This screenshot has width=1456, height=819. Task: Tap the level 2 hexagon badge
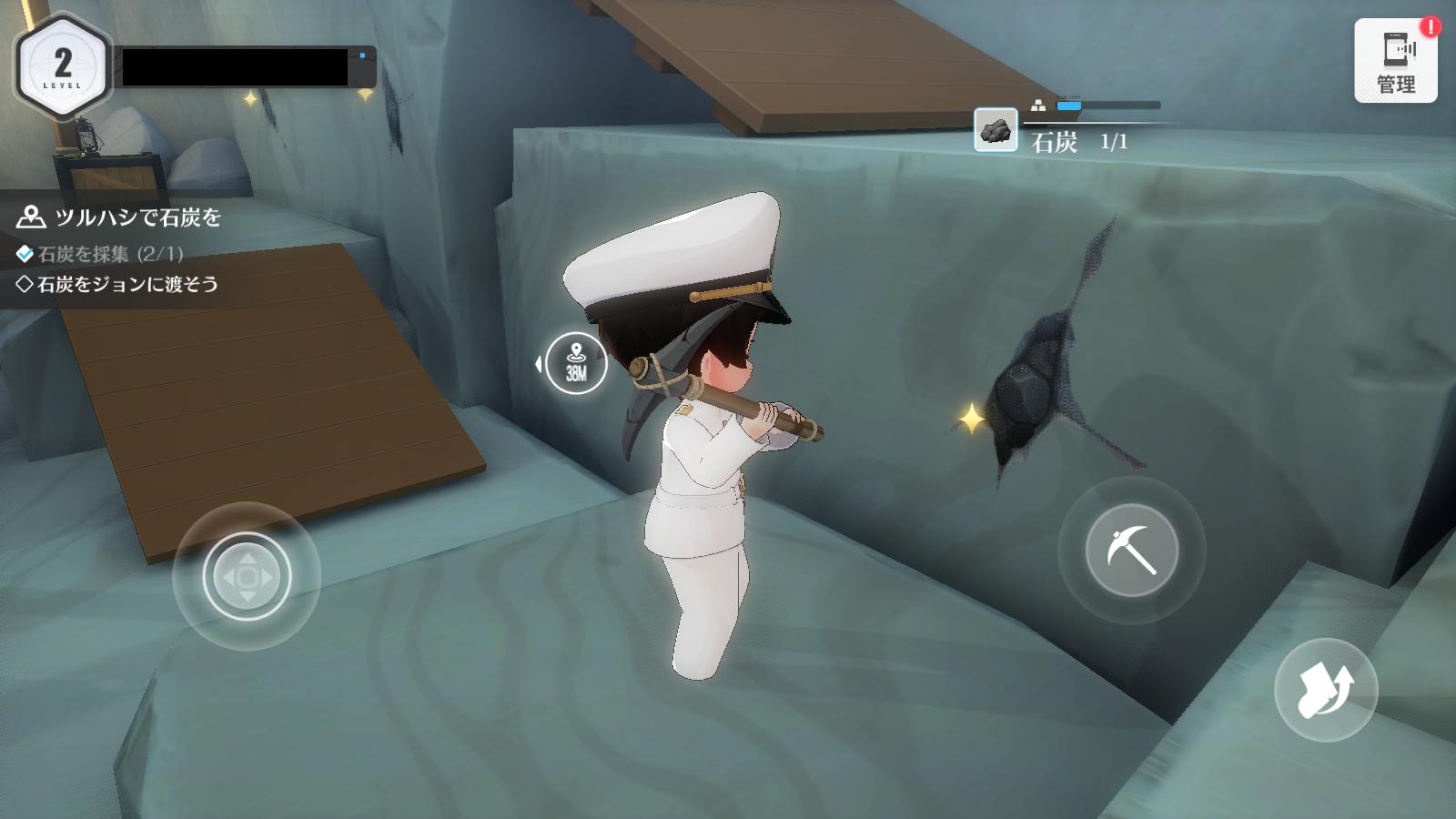tap(62, 66)
